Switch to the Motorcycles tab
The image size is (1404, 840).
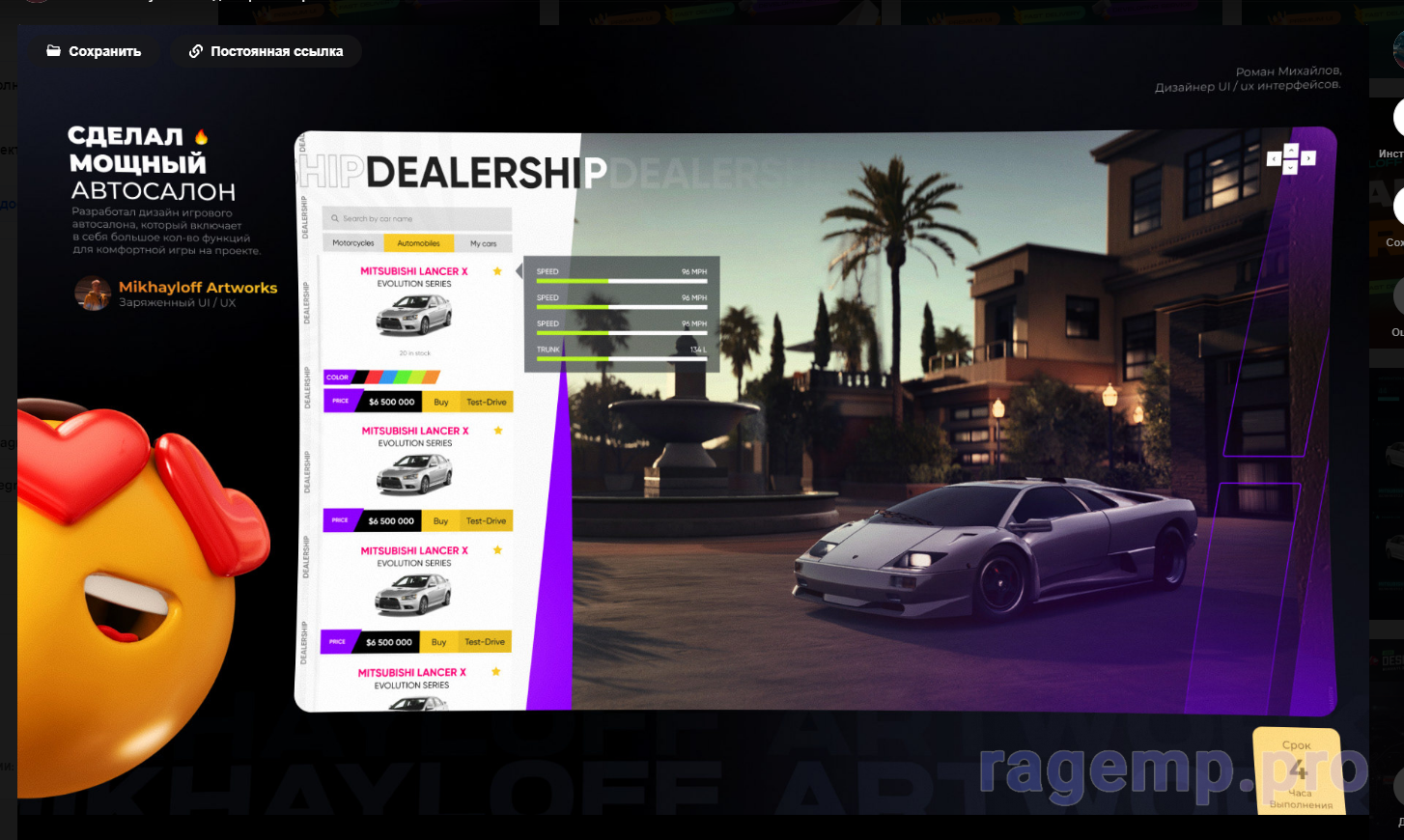pyautogui.click(x=353, y=243)
